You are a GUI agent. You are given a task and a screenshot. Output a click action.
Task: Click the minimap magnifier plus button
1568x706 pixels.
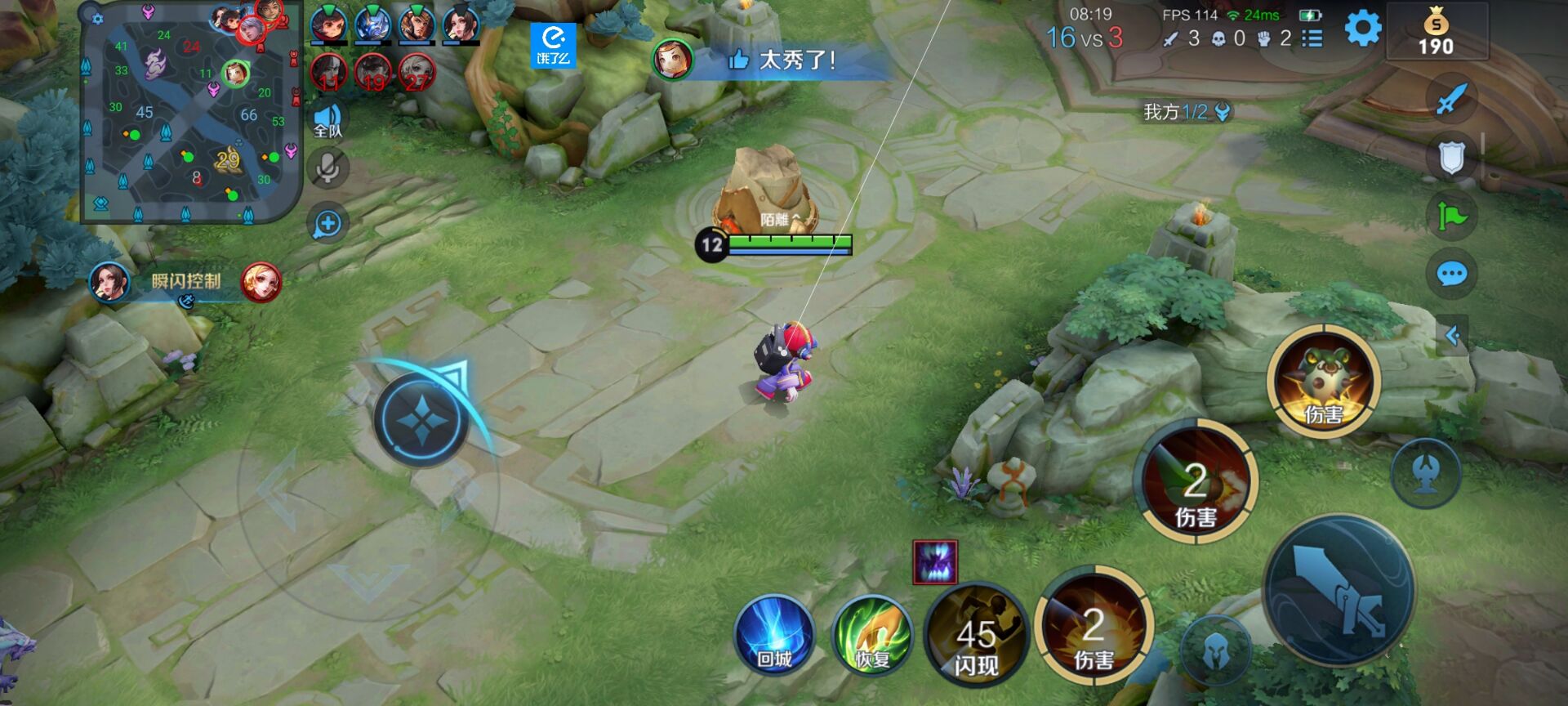pos(327,224)
